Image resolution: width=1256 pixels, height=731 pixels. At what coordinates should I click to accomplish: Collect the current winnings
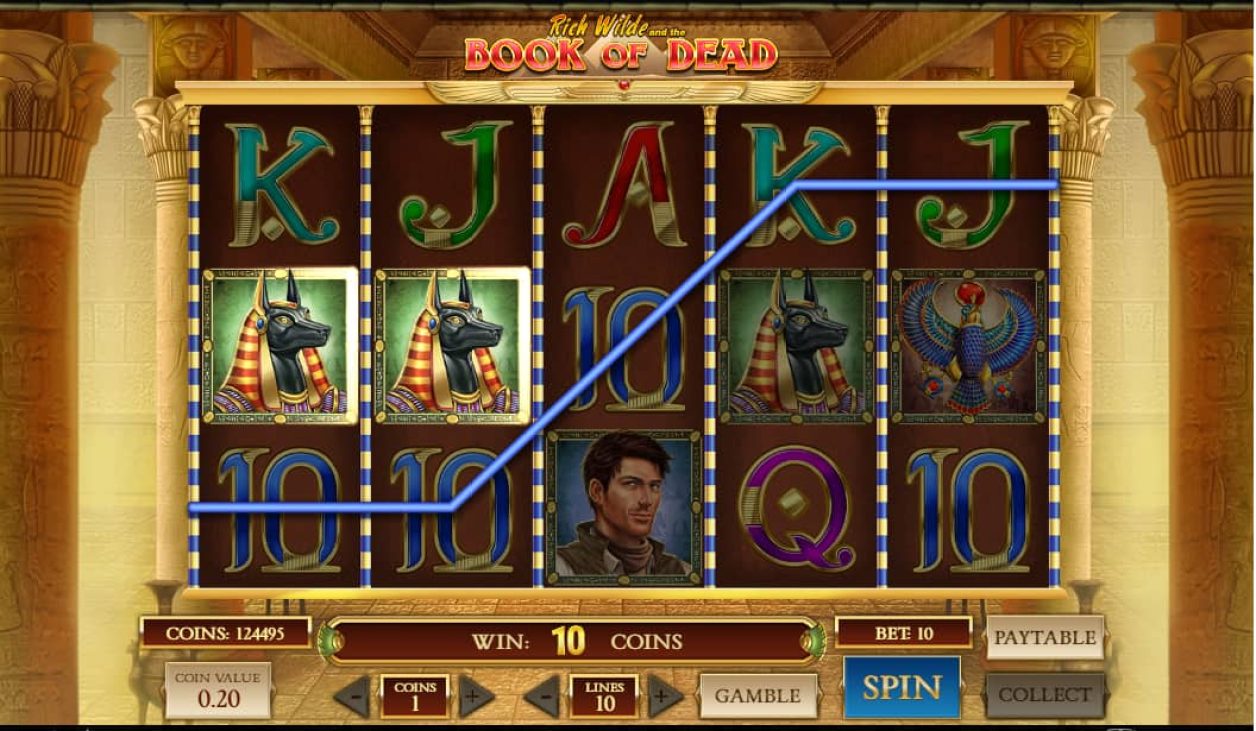click(1045, 694)
